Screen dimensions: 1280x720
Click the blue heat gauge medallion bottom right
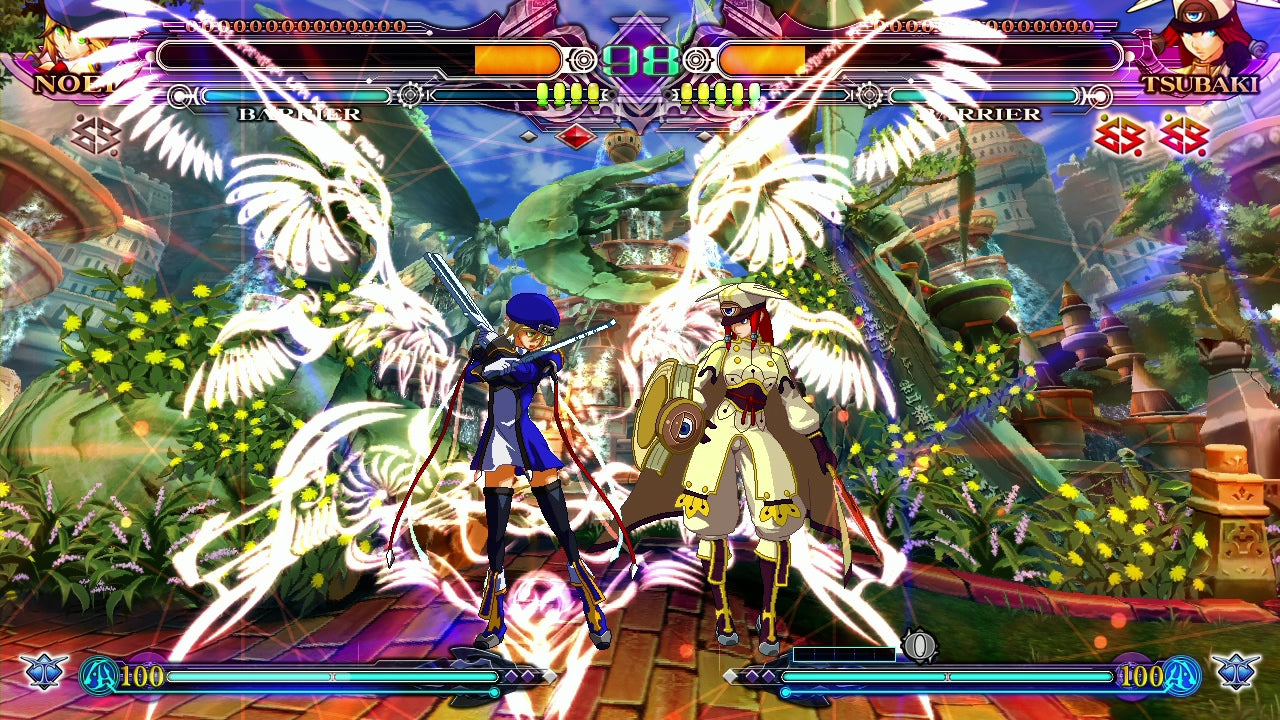click(1180, 675)
